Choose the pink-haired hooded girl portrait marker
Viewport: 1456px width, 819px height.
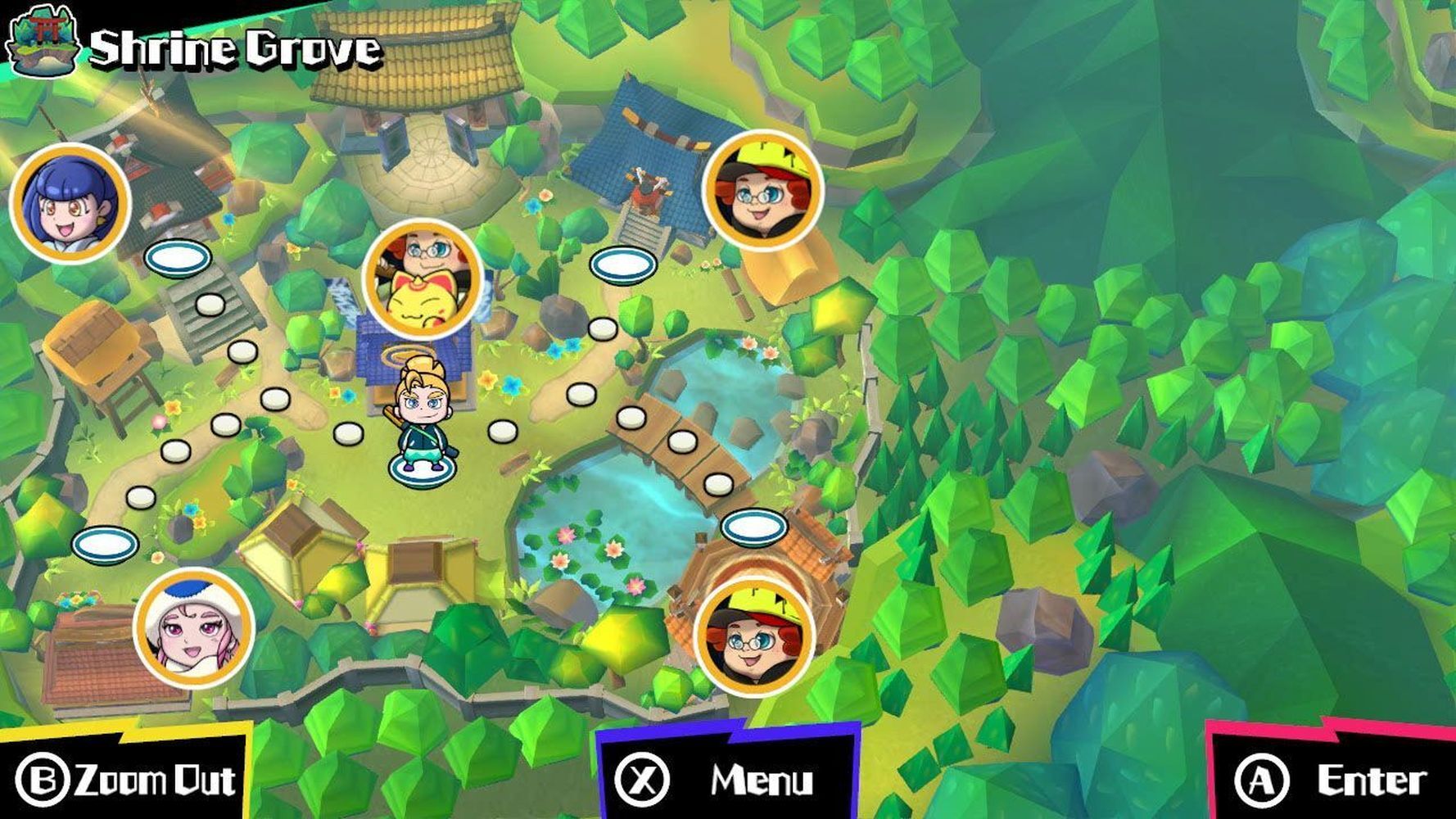194,628
